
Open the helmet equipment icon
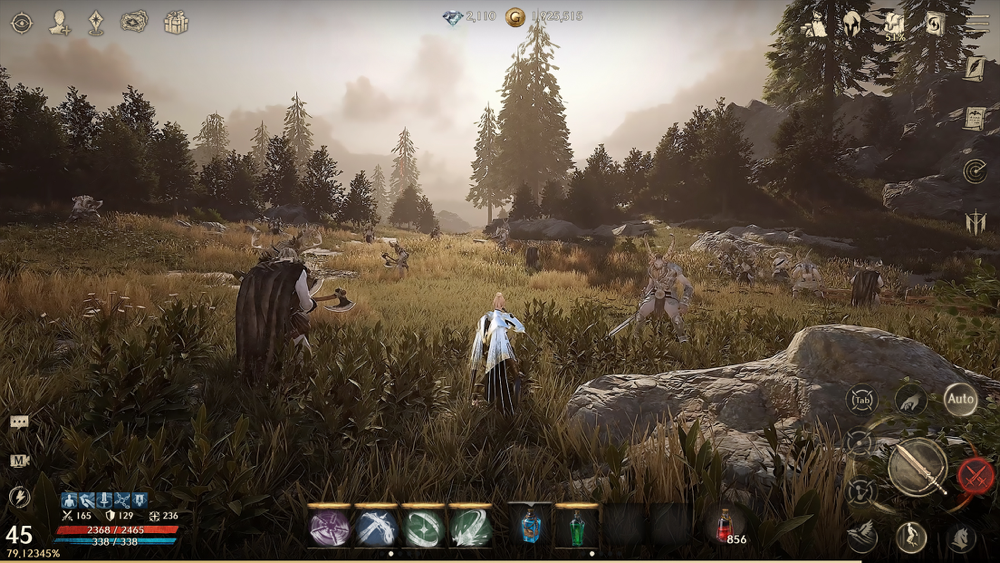853,23
